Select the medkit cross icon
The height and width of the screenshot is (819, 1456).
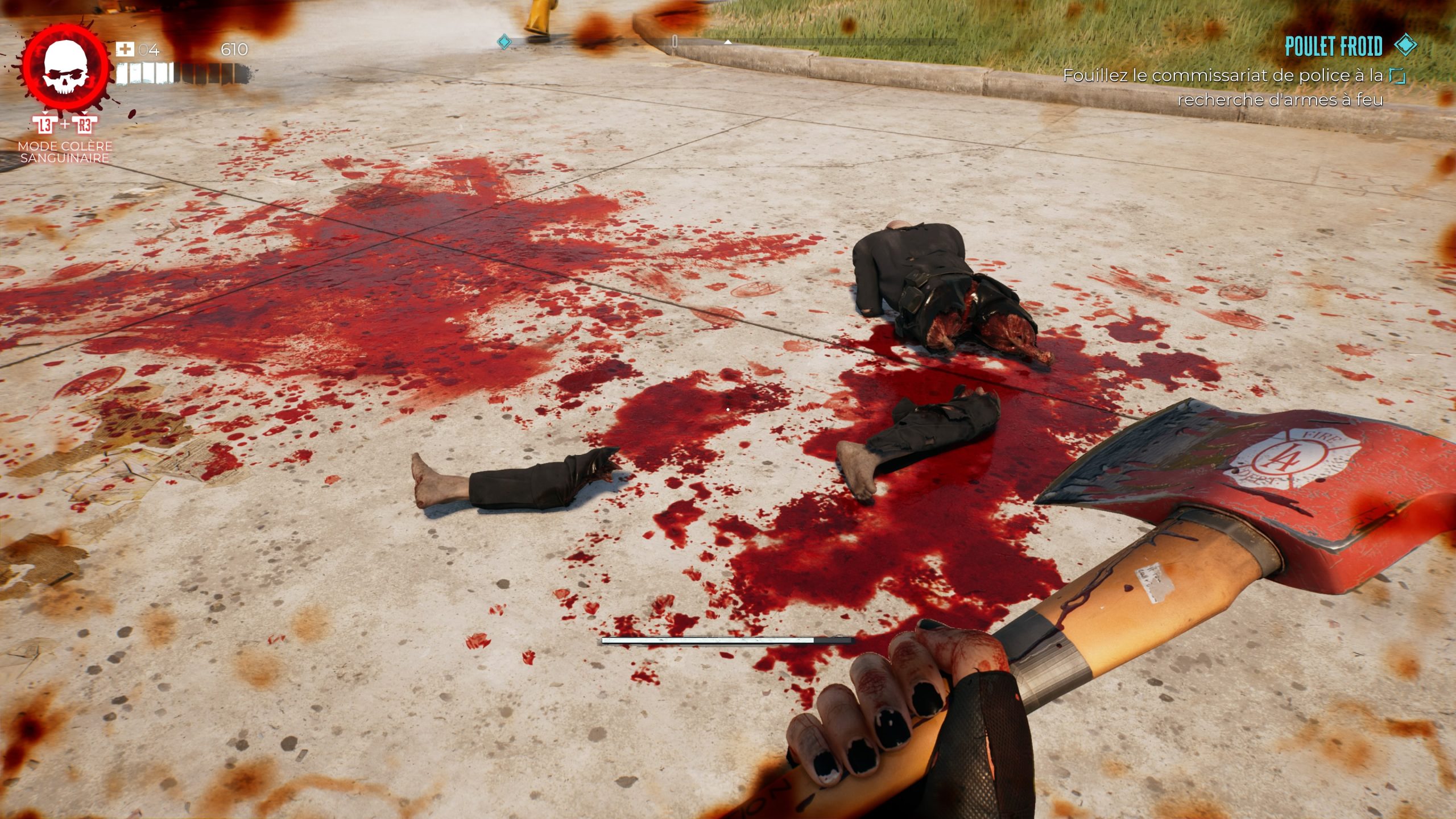click(x=125, y=49)
